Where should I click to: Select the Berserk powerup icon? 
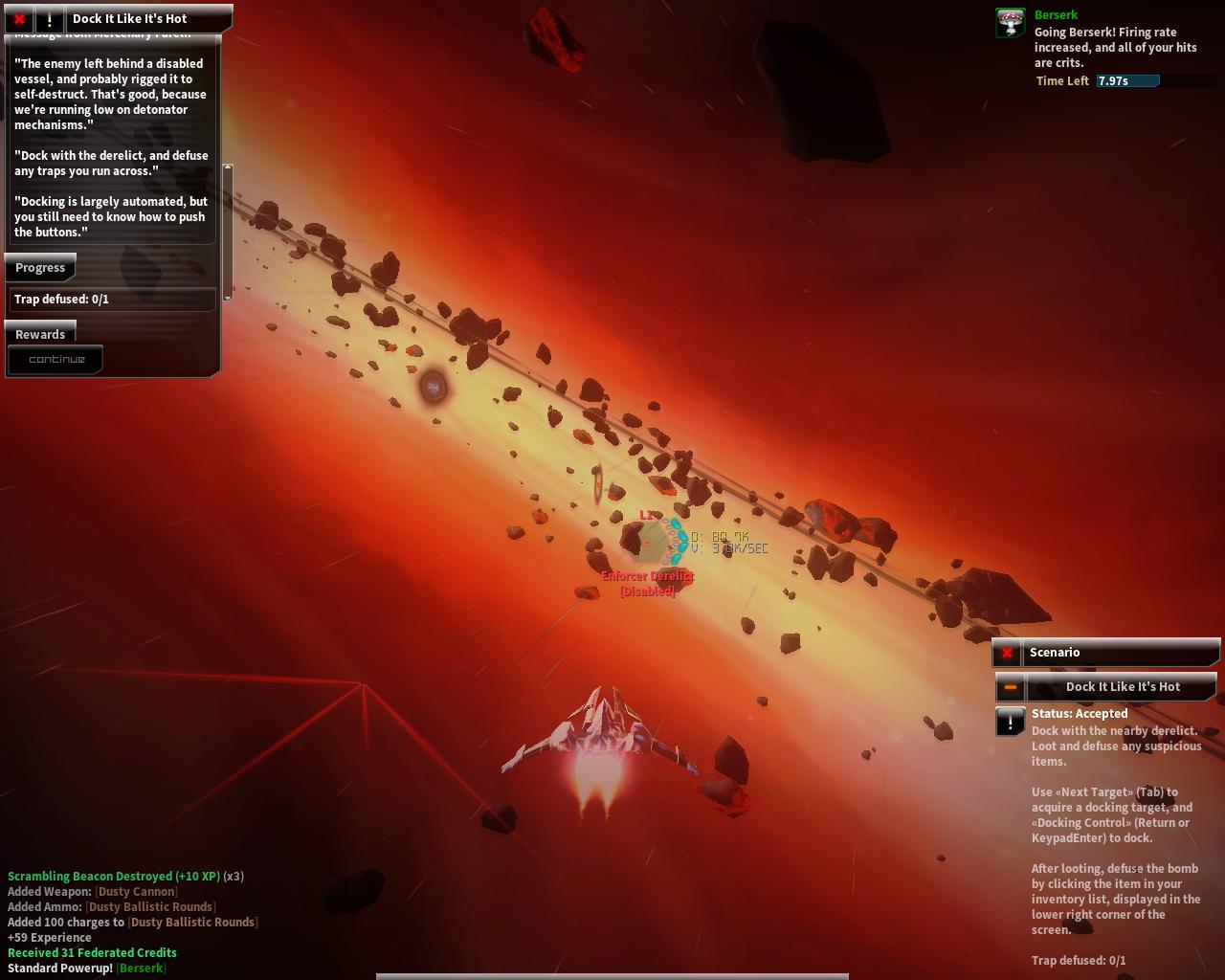pyautogui.click(x=1011, y=23)
